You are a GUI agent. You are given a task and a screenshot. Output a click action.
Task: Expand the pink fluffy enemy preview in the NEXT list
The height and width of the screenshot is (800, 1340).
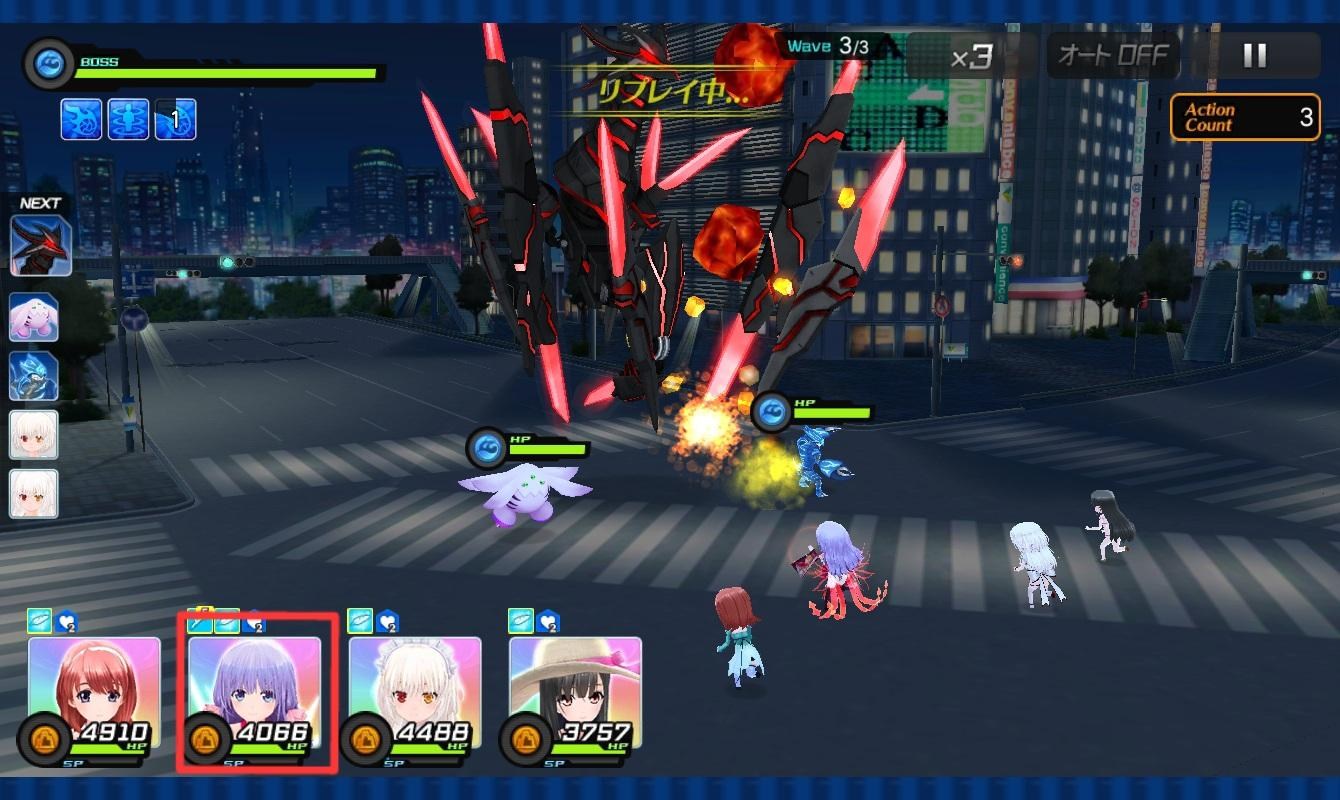[x=36, y=318]
